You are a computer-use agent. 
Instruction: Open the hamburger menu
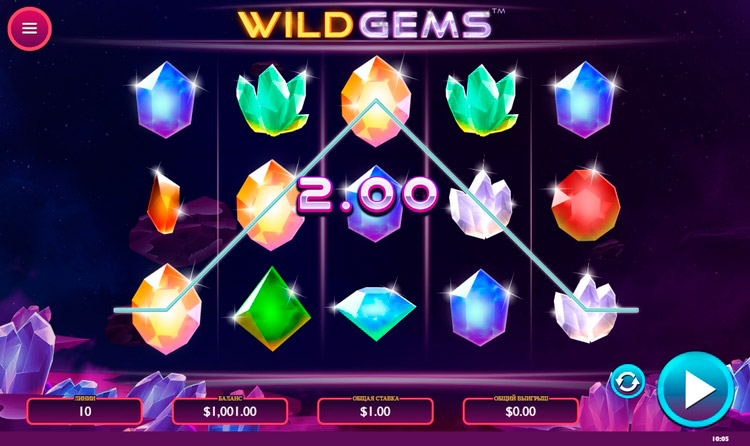(x=29, y=28)
